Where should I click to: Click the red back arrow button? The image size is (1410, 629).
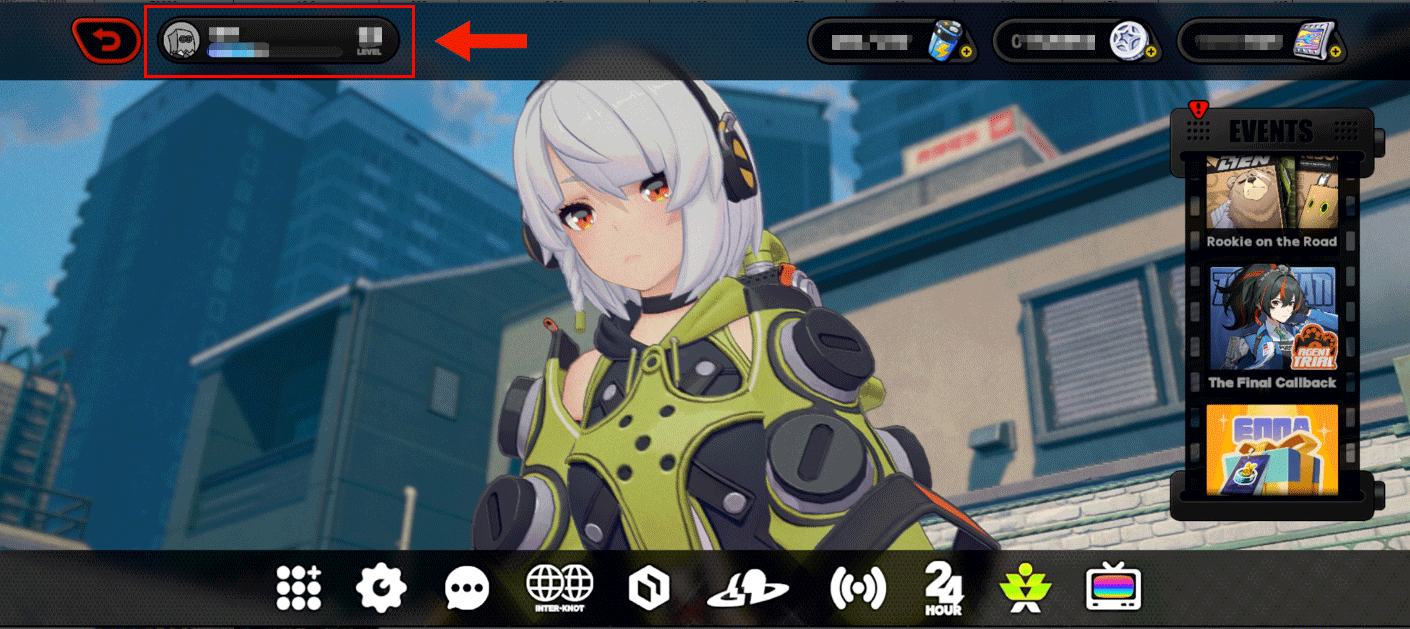coord(106,41)
